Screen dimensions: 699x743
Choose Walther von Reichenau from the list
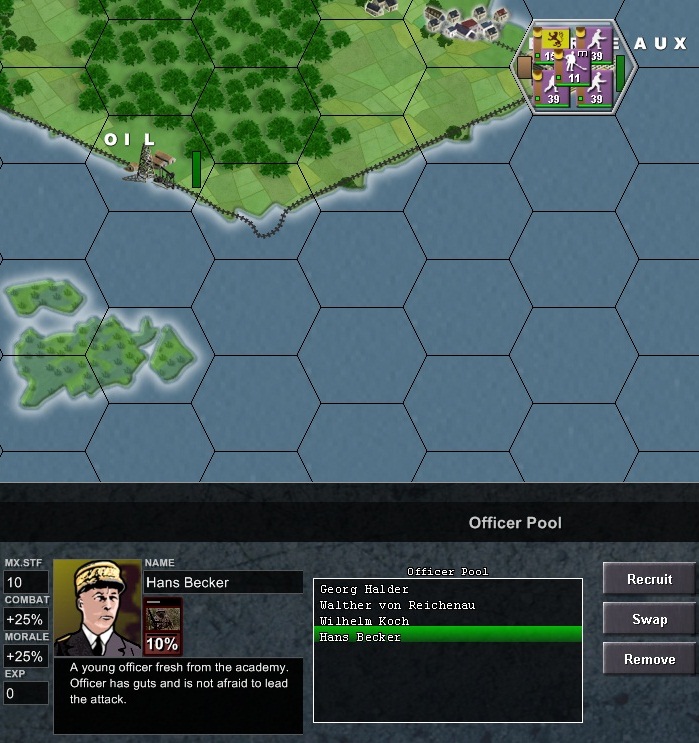pos(397,605)
